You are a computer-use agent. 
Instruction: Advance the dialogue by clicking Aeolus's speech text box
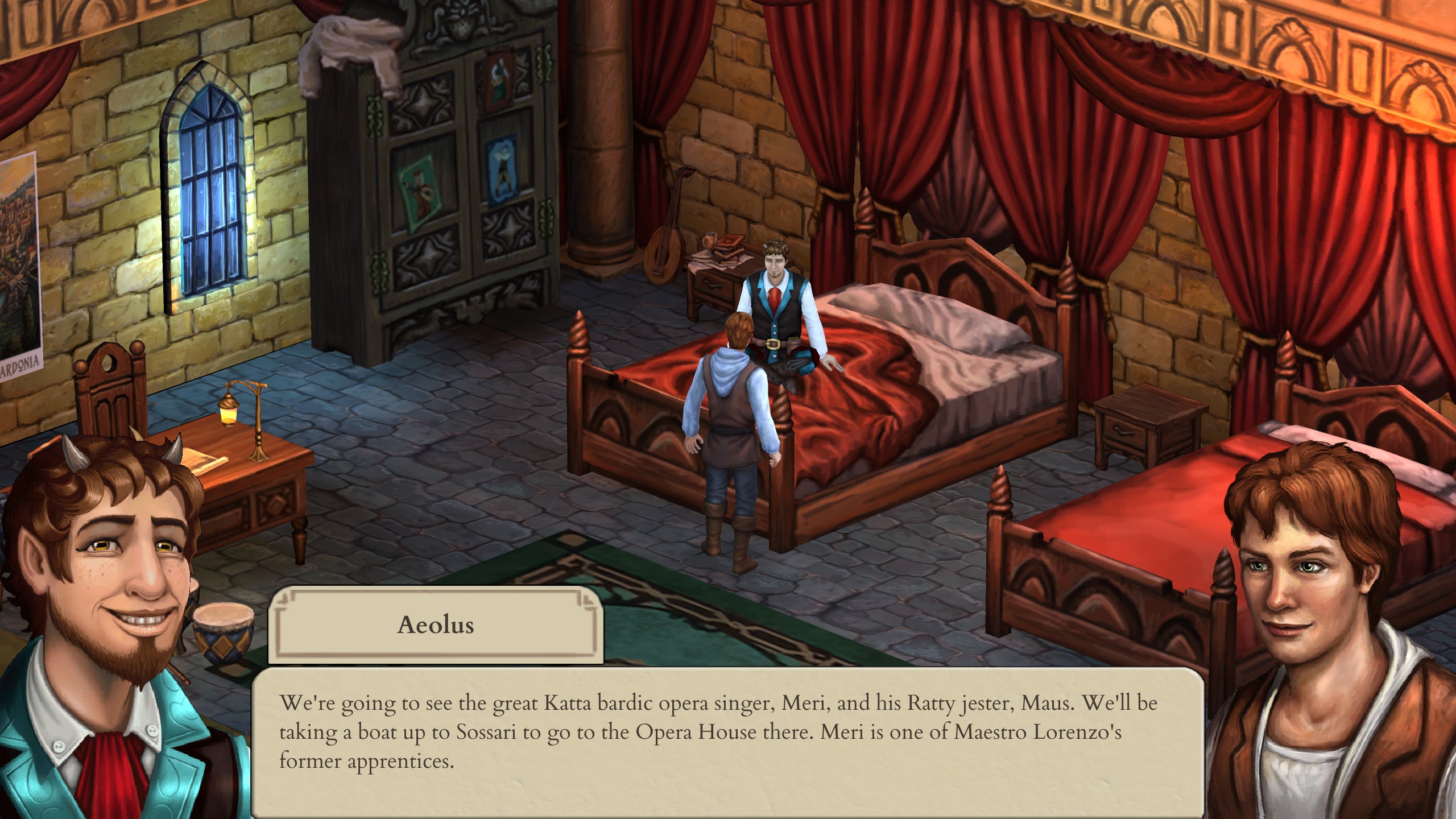tap(727, 739)
